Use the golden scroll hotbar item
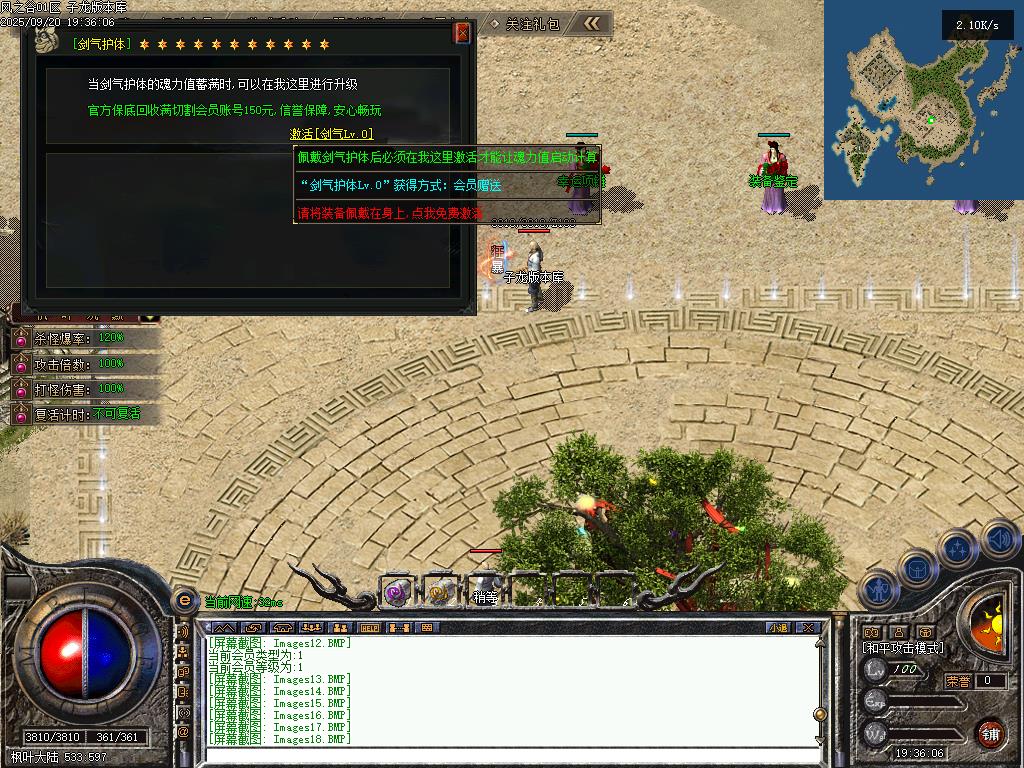The height and width of the screenshot is (768, 1024). (438, 591)
